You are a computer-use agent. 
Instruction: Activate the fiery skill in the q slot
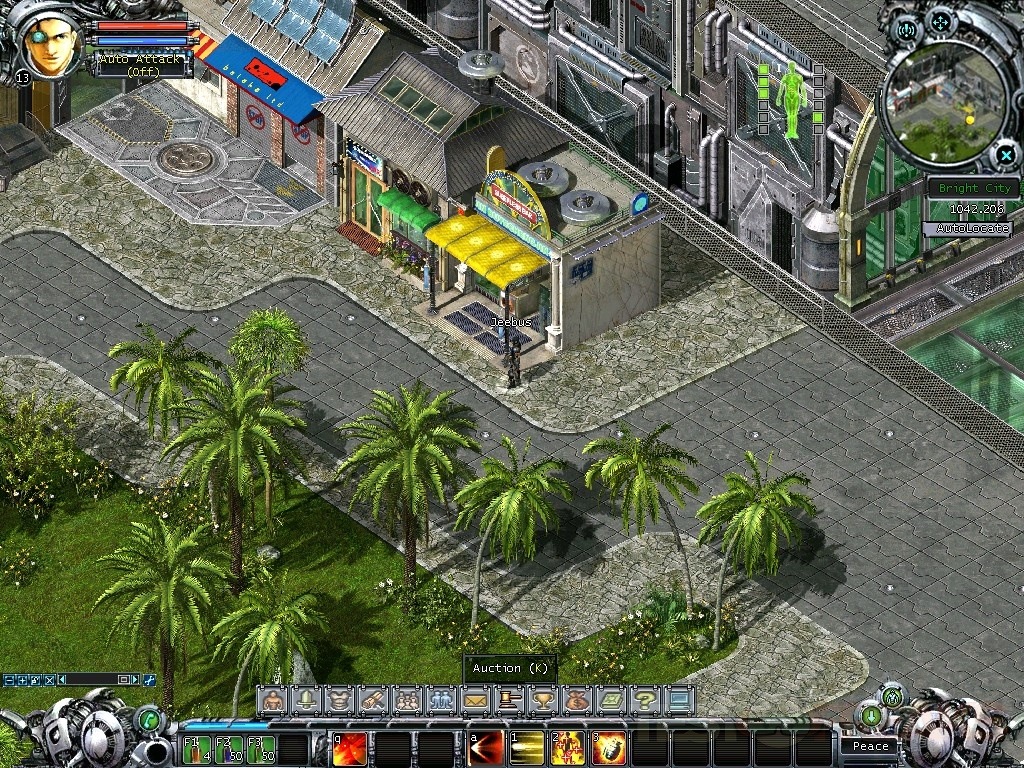349,748
